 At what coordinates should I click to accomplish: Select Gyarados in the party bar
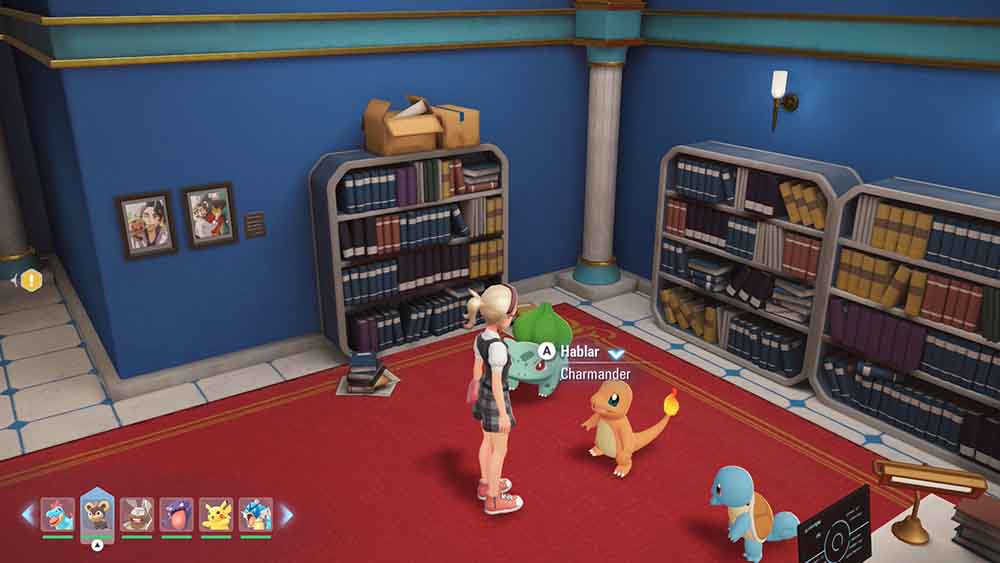tap(255, 514)
